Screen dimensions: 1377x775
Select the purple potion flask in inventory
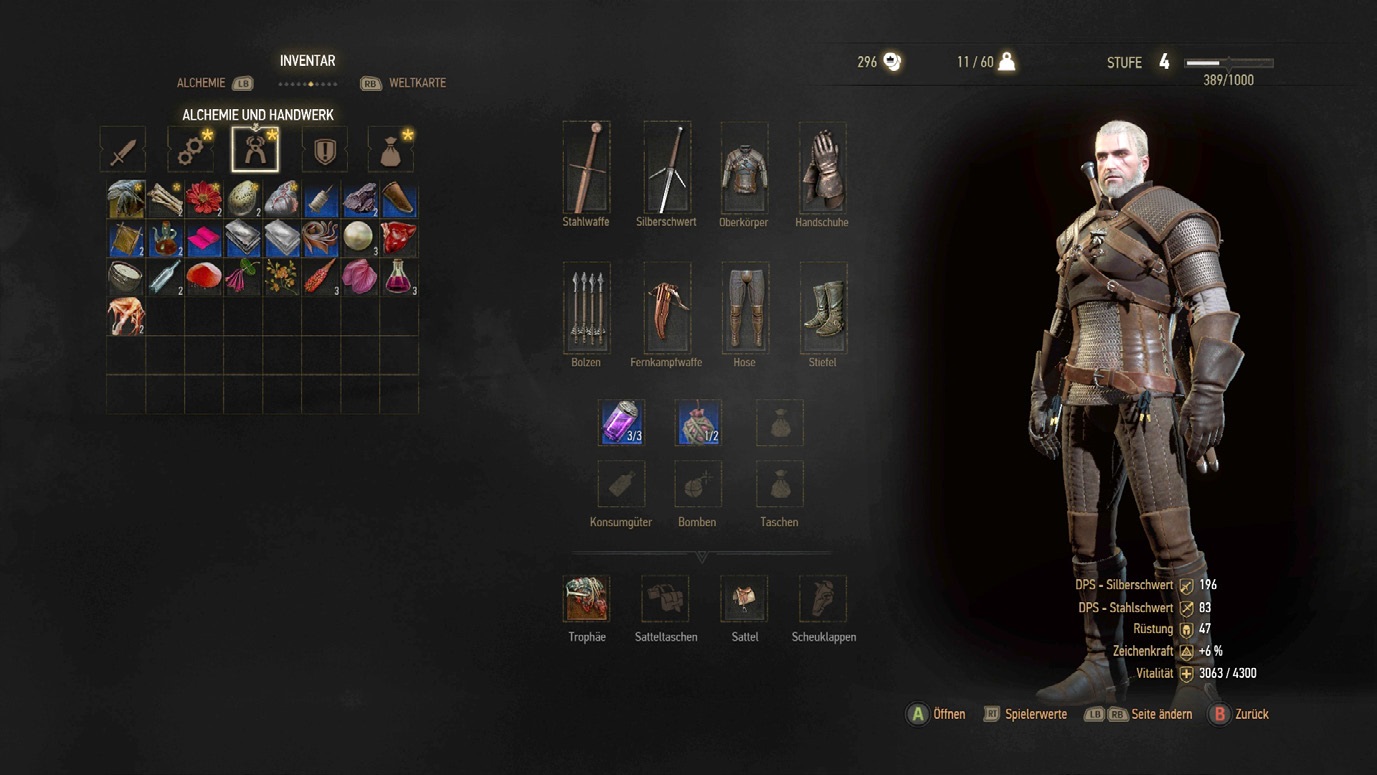[x=399, y=277]
